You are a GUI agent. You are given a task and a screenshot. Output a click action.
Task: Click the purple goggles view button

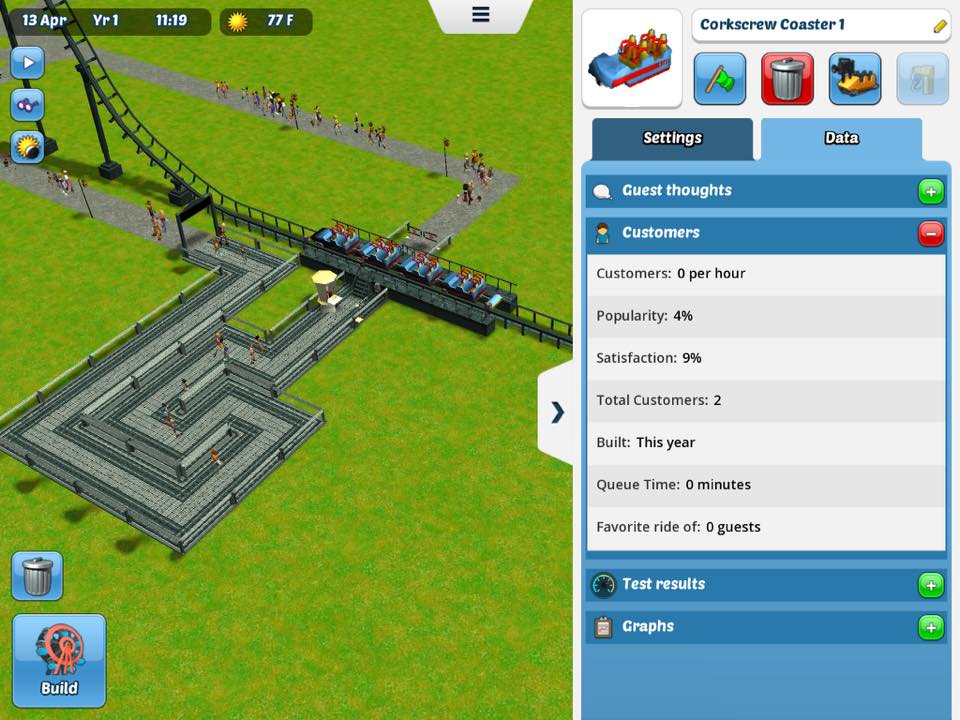(x=27, y=105)
